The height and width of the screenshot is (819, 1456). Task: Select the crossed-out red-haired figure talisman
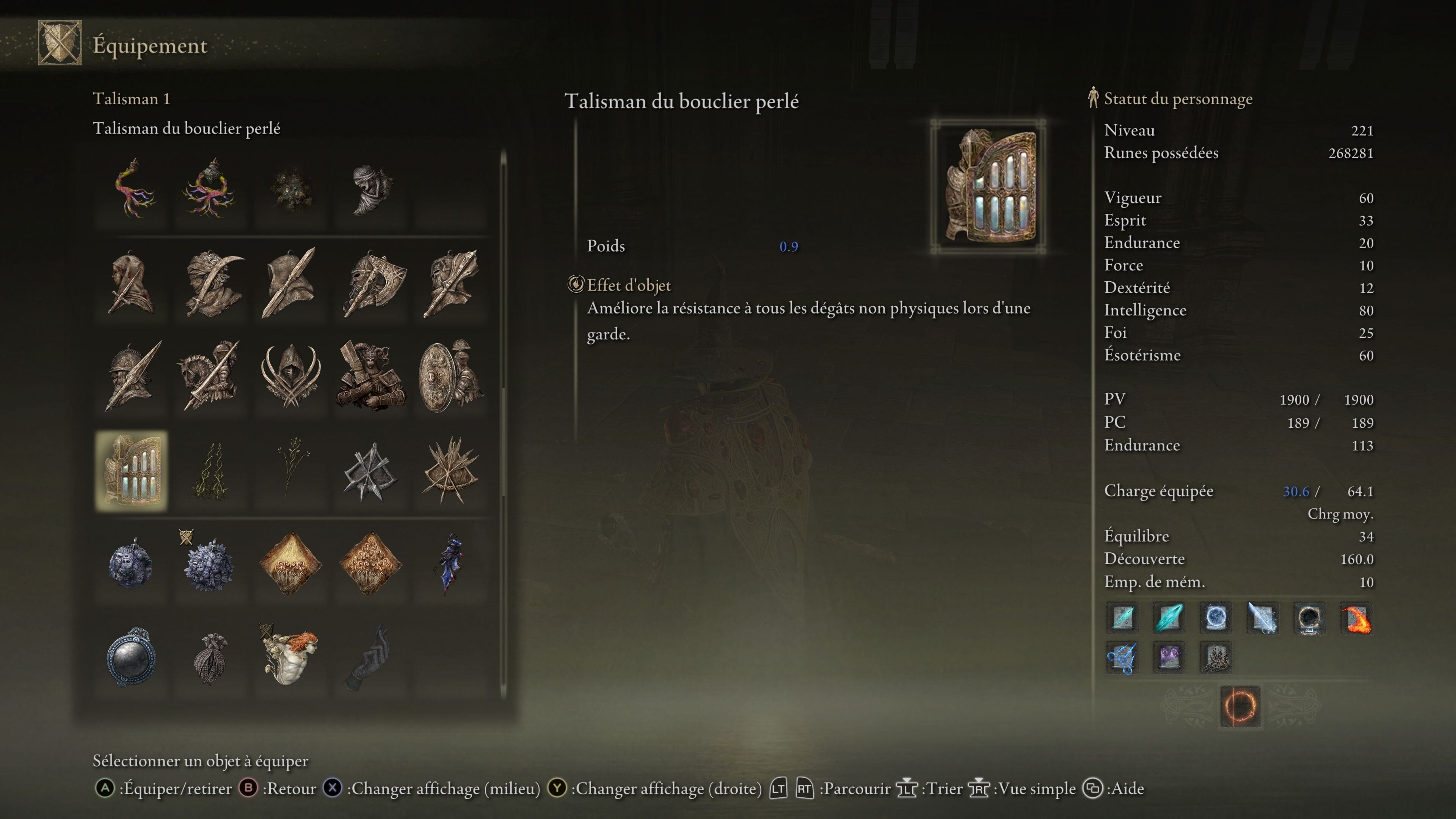tap(291, 657)
